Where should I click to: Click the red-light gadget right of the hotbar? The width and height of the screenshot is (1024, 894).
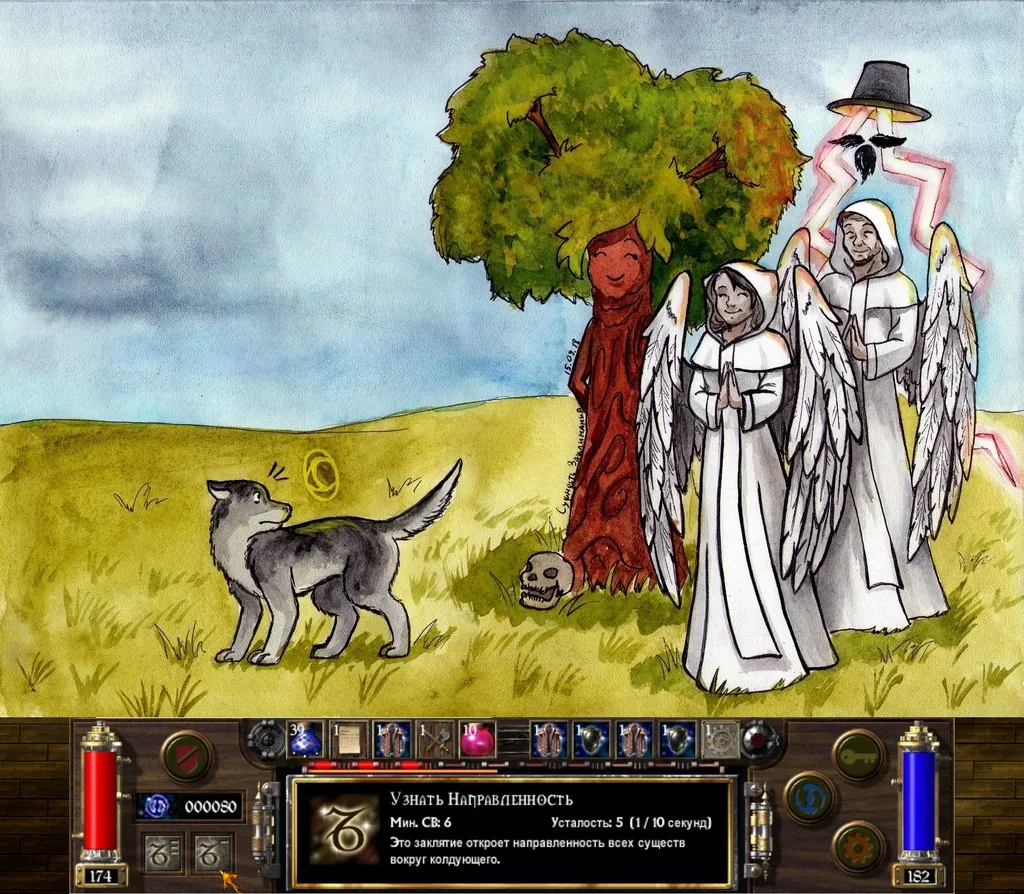[760, 740]
